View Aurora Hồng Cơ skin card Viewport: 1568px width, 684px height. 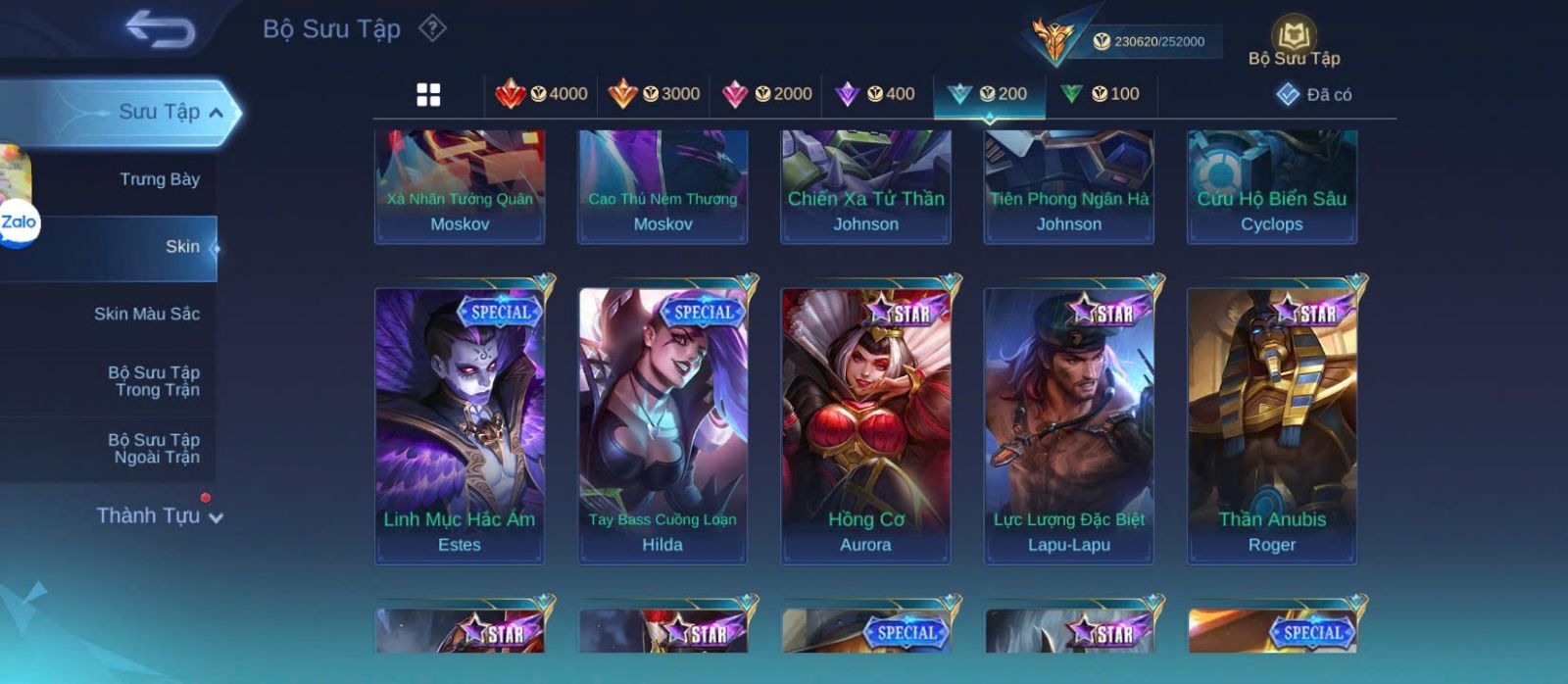(x=865, y=424)
